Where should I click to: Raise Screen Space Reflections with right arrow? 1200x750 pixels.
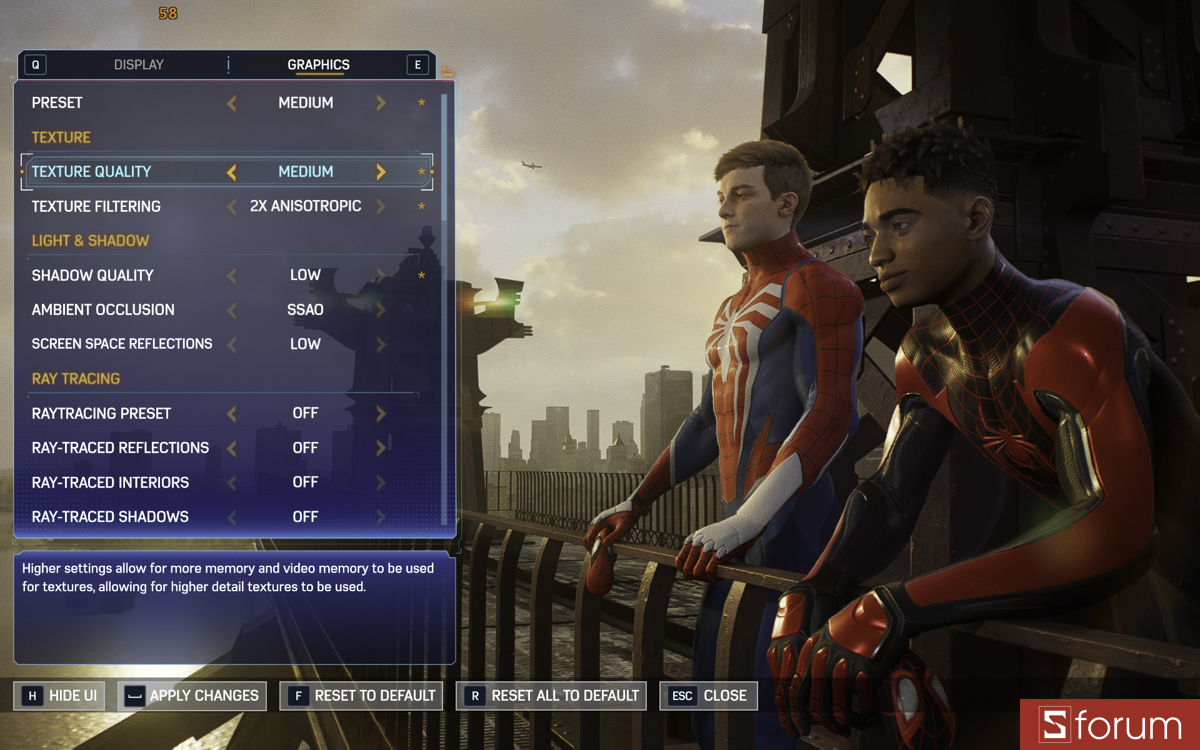[381, 344]
